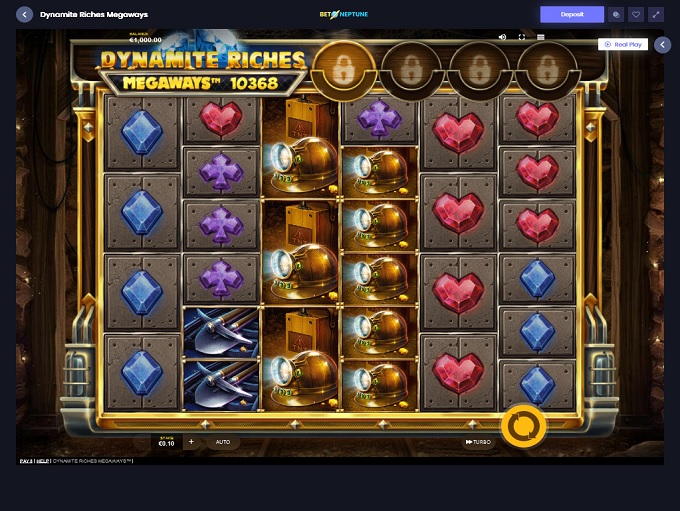Image resolution: width=680 pixels, height=511 pixels.
Task: Increase the stake with the plus button
Action: click(191, 441)
